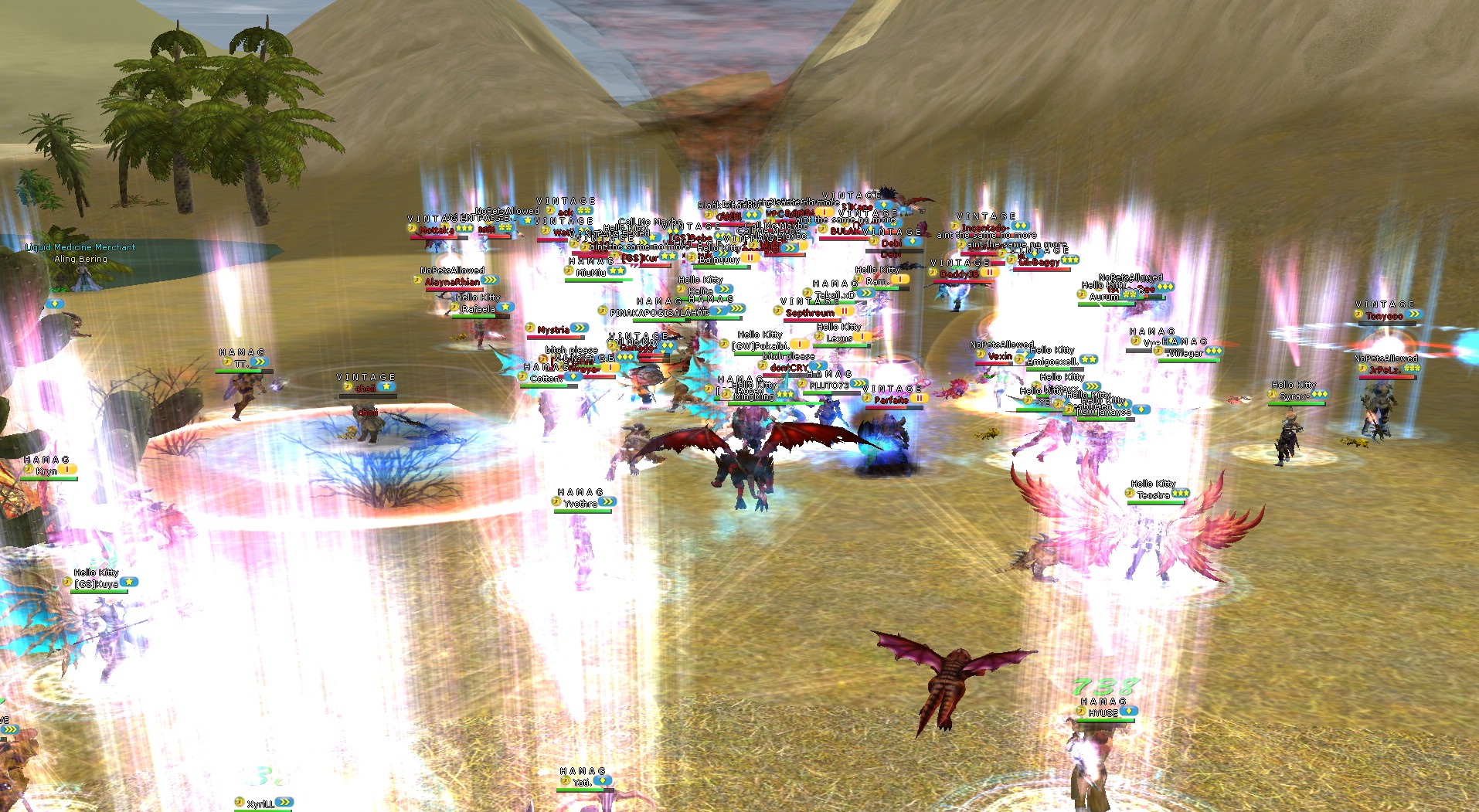
Task: Open the chevron marker next to PLUTO73
Action: (x=859, y=382)
